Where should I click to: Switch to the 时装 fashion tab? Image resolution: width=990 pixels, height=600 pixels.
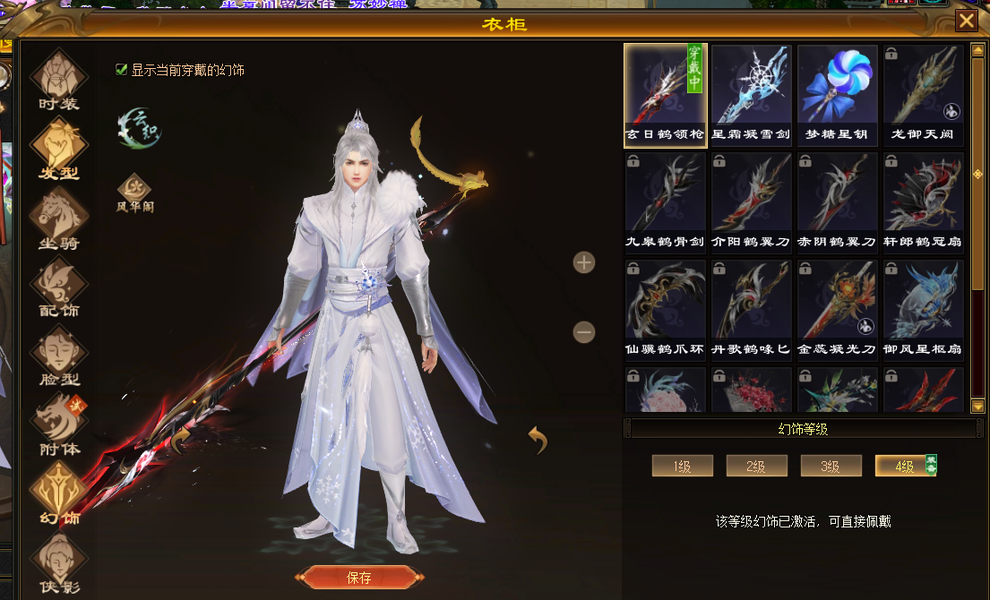click(x=58, y=77)
